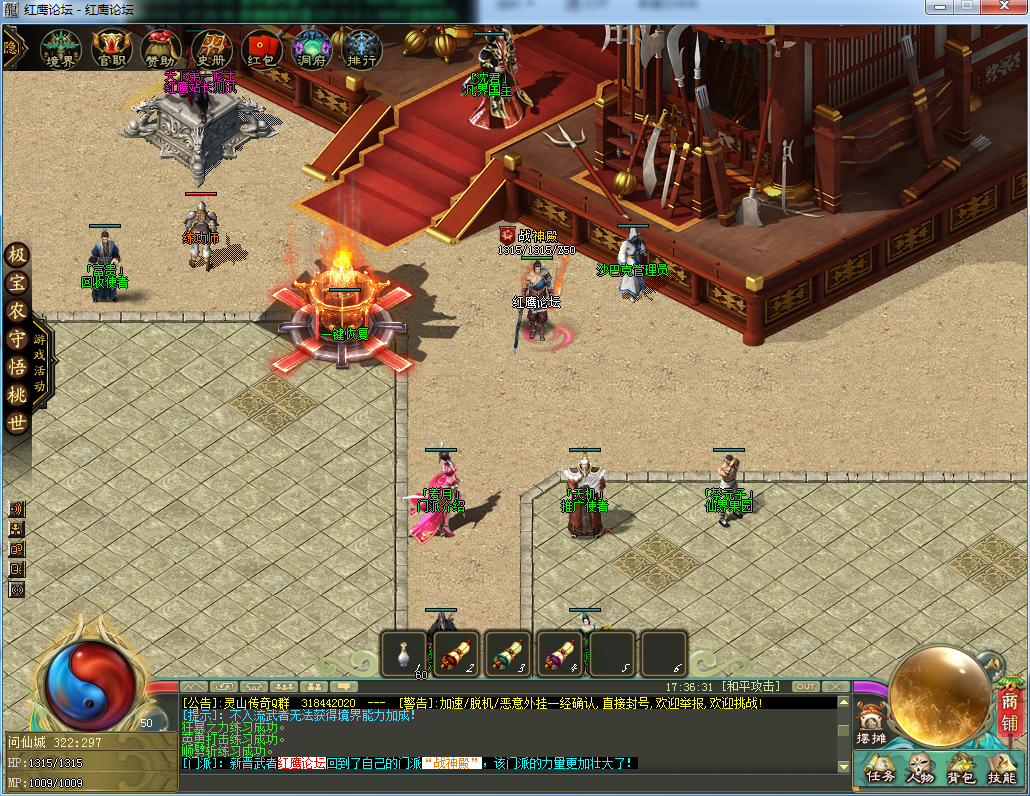1030x796 pixels.
Task: Use the white potion bottle in hotbar
Action: (405, 654)
